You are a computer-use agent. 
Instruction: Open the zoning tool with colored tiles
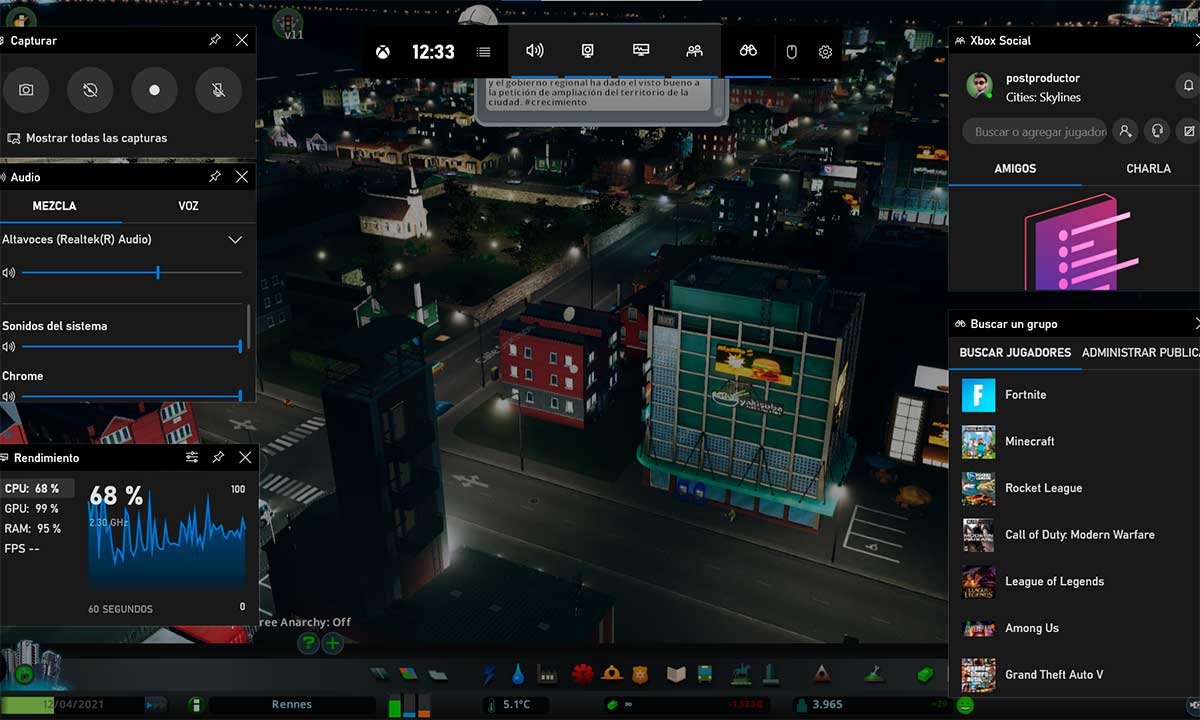408,674
